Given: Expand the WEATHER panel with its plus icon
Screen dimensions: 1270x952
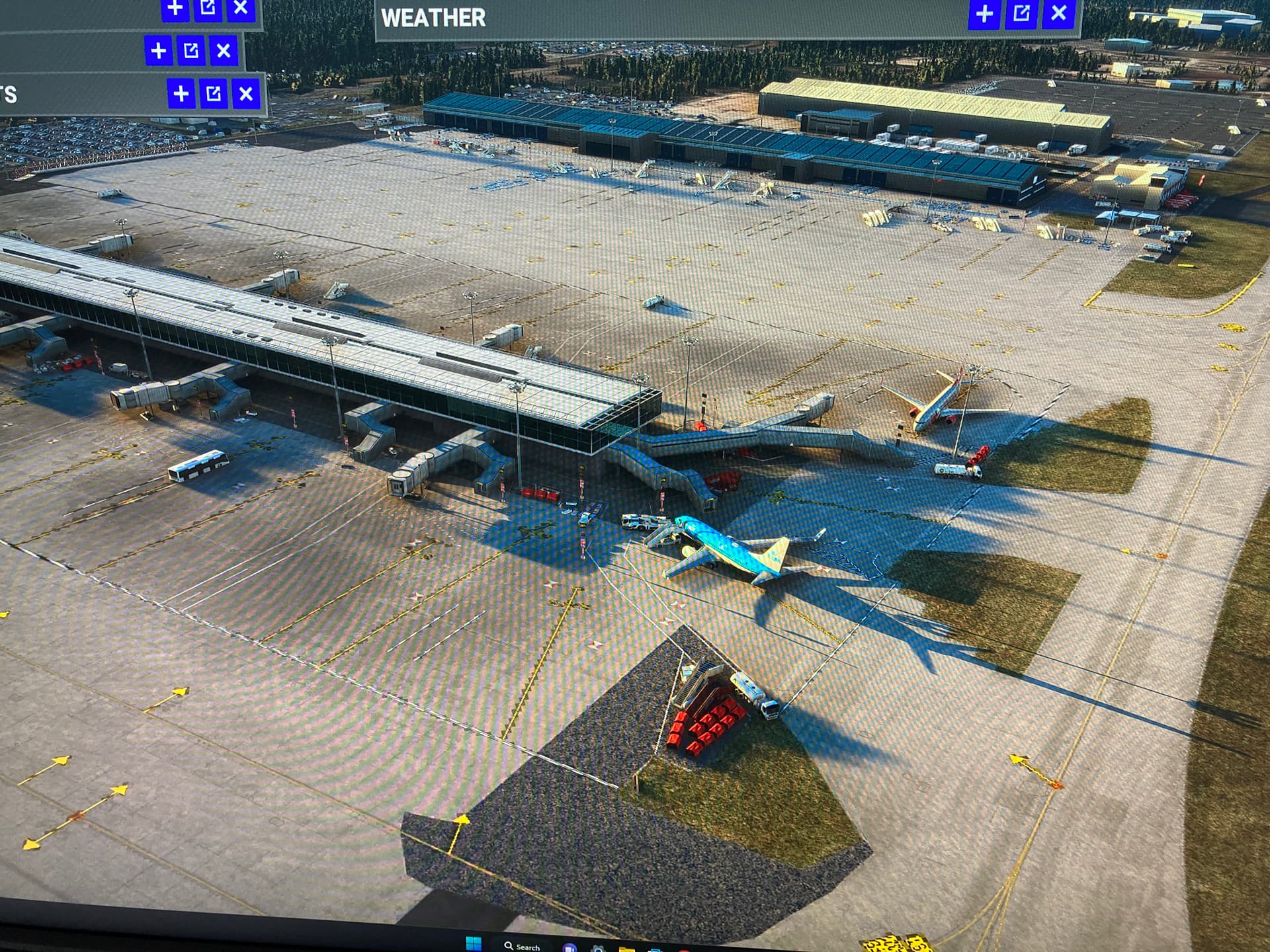Looking at the screenshot, I should tap(985, 12).
